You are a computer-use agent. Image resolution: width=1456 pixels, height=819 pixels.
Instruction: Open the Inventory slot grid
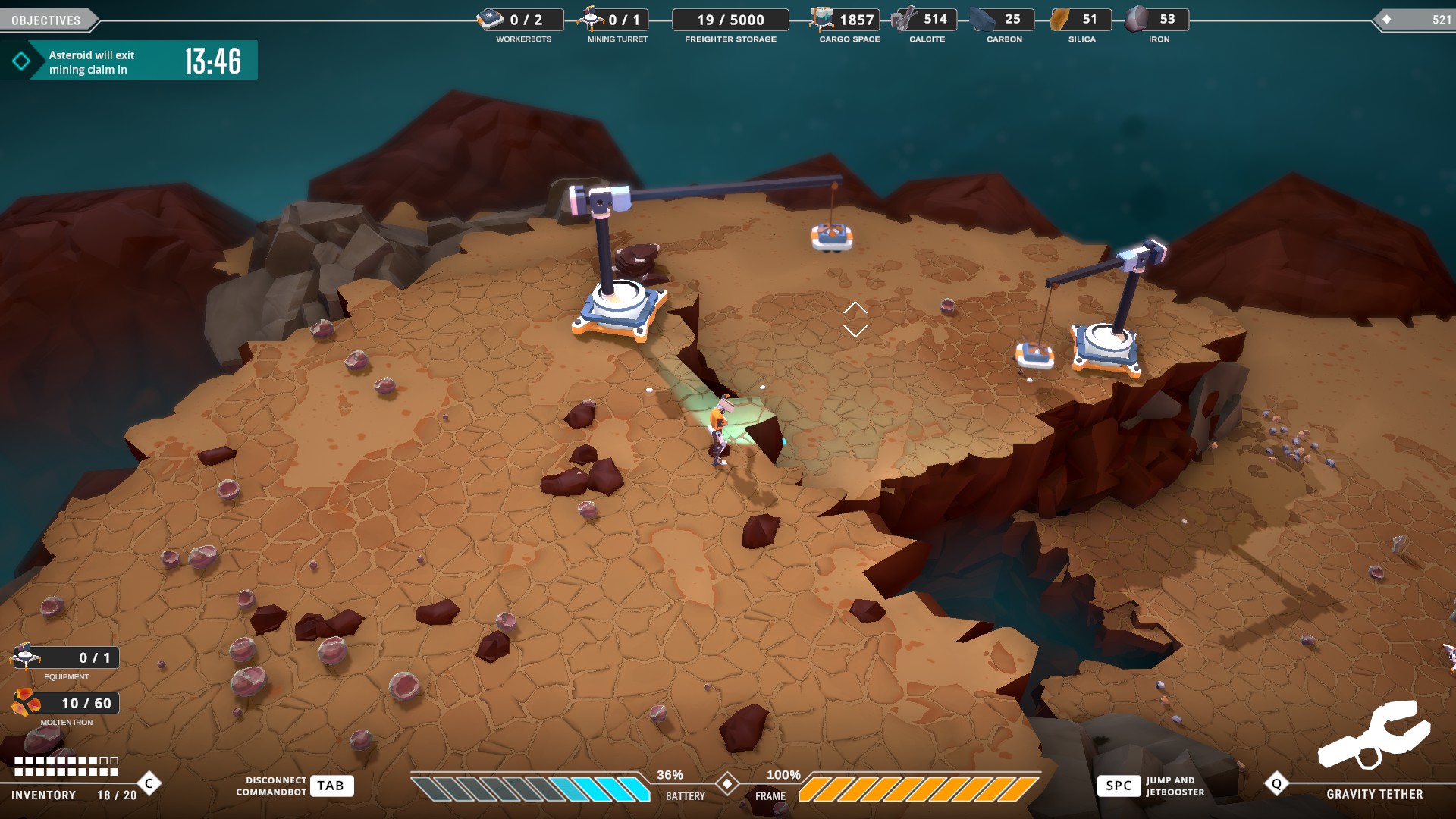pos(67,766)
